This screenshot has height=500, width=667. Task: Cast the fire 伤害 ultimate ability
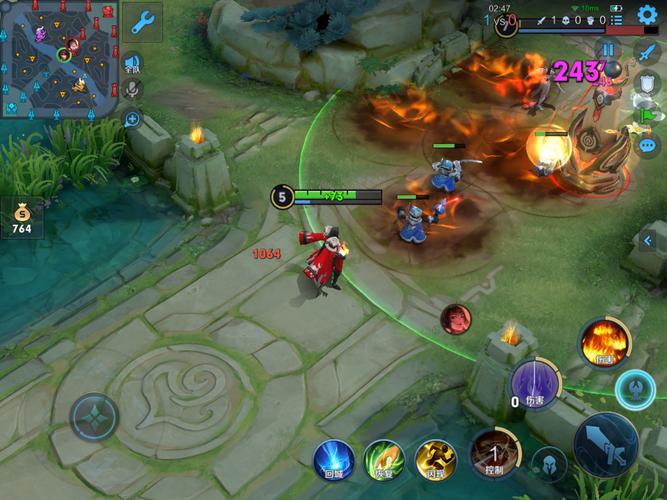[x=604, y=343]
